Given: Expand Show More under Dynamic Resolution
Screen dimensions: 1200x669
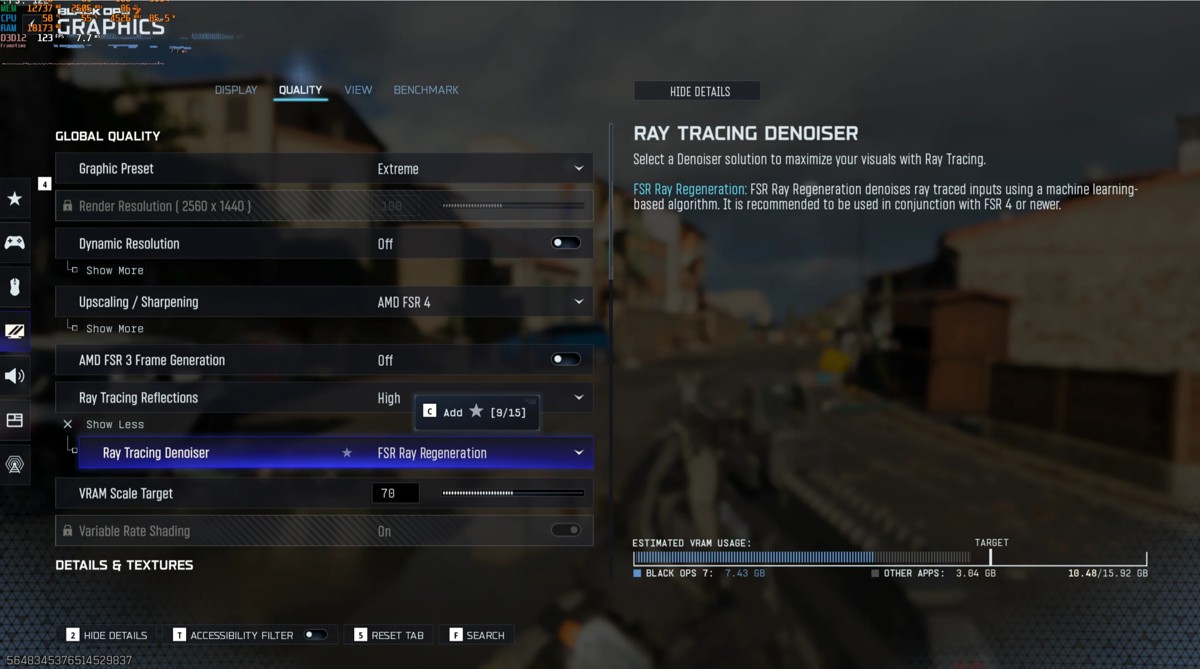Looking at the screenshot, I should click(114, 271).
